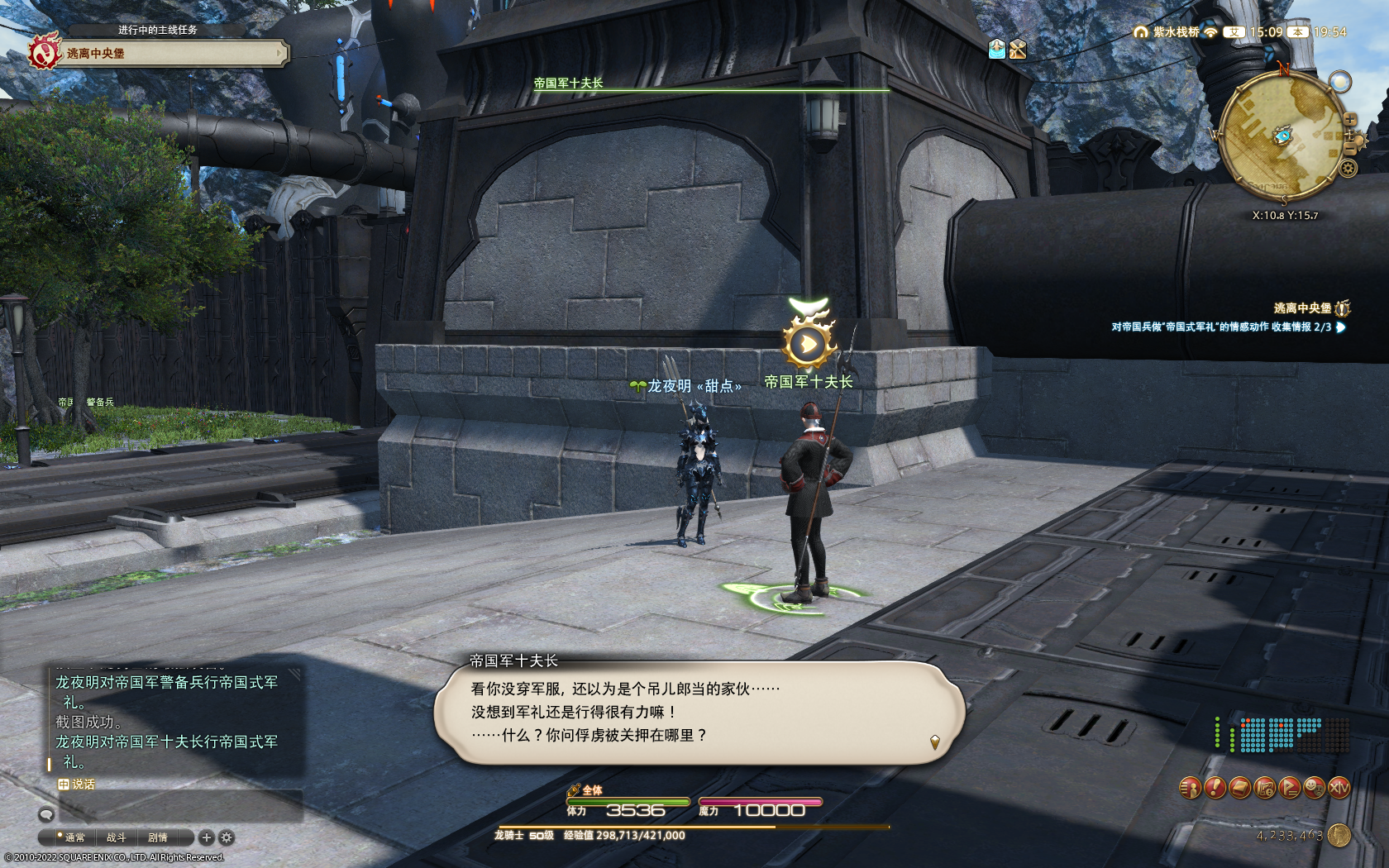Open the map and travel menu
This screenshot has width=1389, height=868.
1264,788
